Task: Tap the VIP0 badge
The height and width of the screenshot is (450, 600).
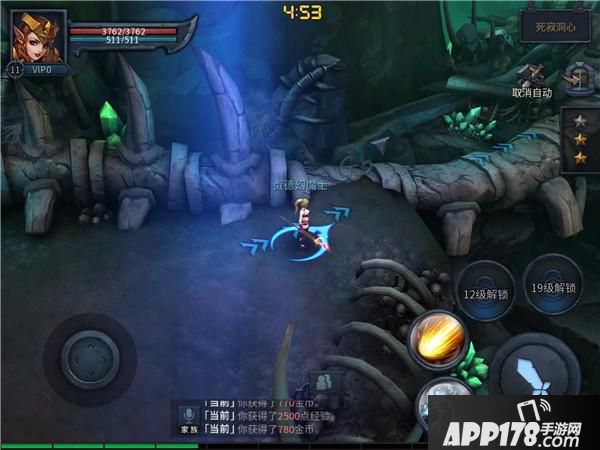Action: [x=43, y=71]
